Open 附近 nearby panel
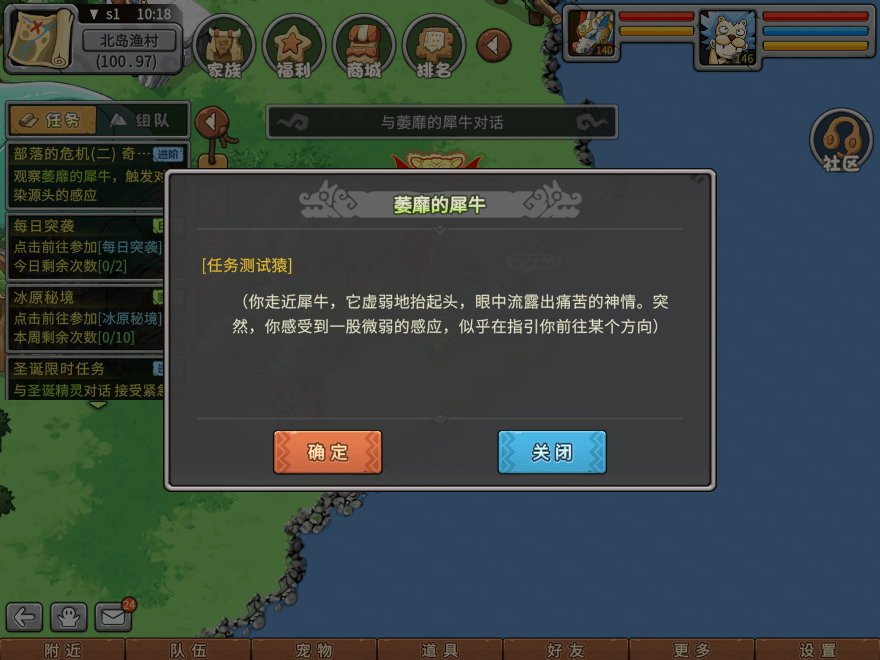 (62, 650)
